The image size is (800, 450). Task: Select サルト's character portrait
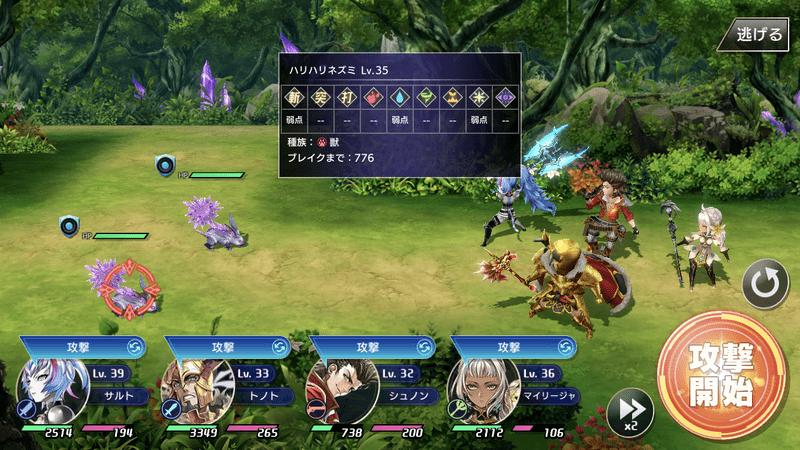tap(48, 392)
